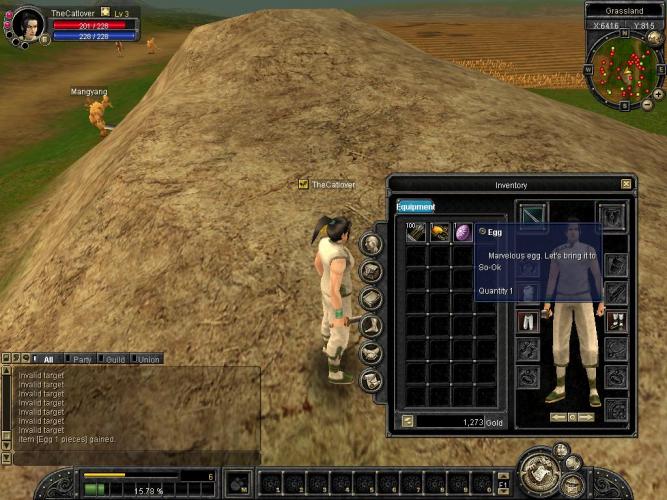The width and height of the screenshot is (667, 500).
Task: Zoom out the minimap
Action: [646, 104]
